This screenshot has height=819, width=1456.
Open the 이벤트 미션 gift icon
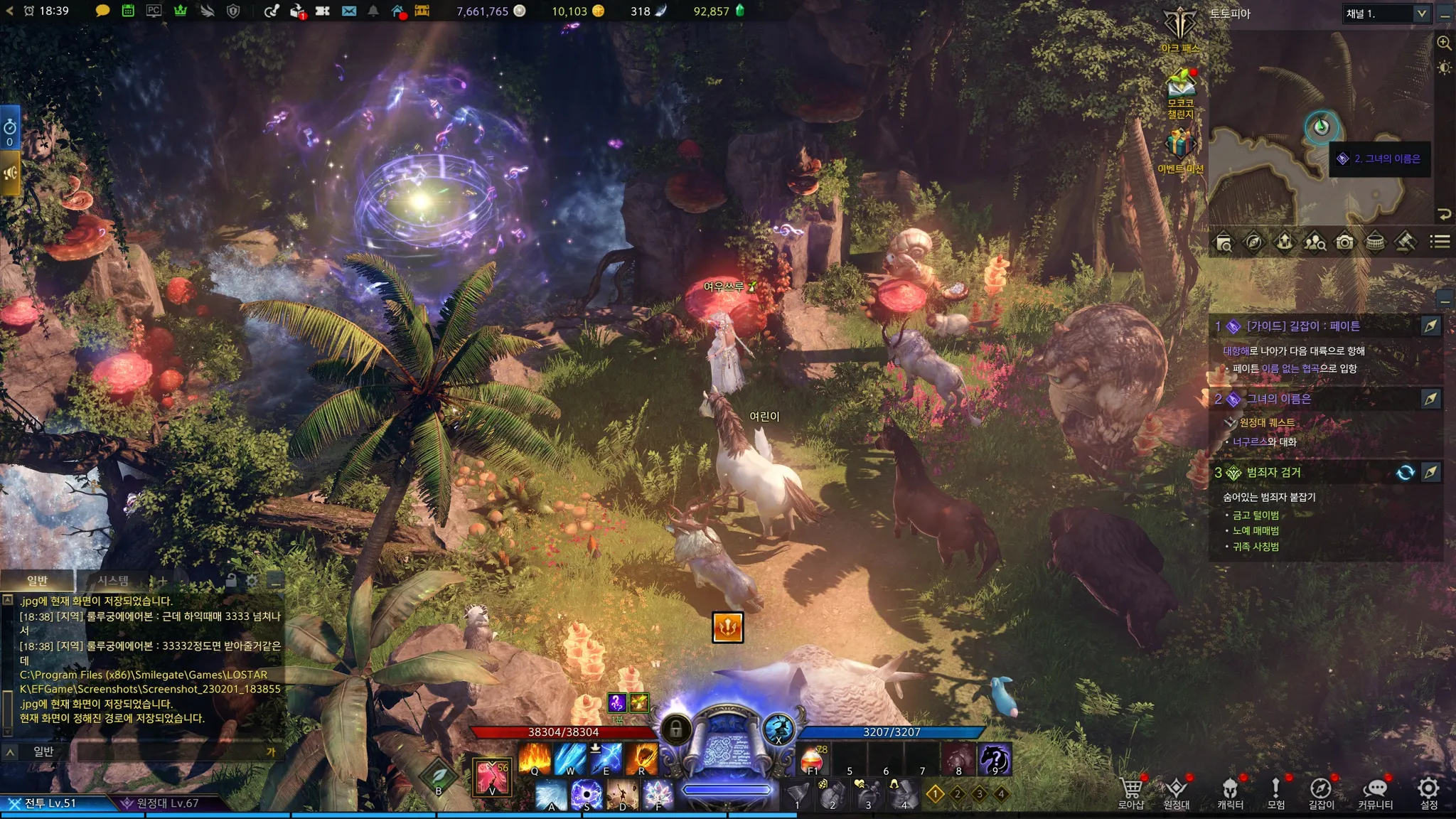(x=1180, y=148)
